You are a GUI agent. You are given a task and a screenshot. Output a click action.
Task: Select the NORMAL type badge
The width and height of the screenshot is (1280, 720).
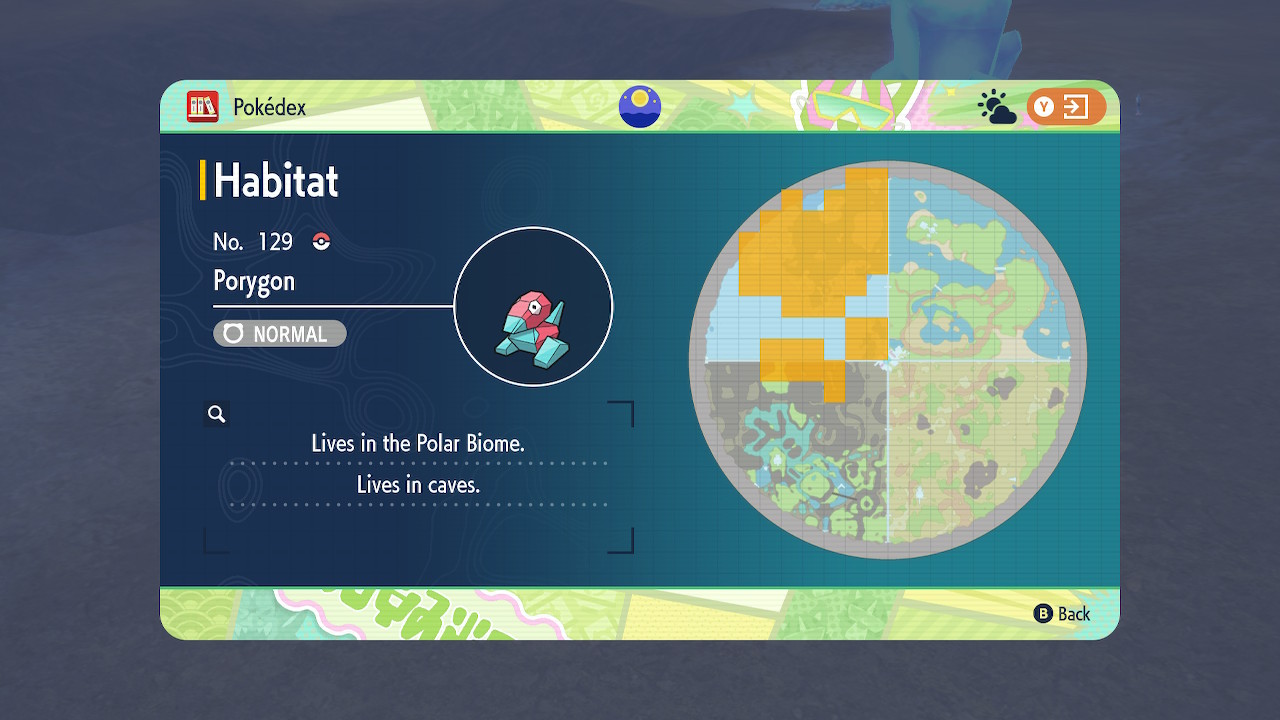click(x=280, y=334)
